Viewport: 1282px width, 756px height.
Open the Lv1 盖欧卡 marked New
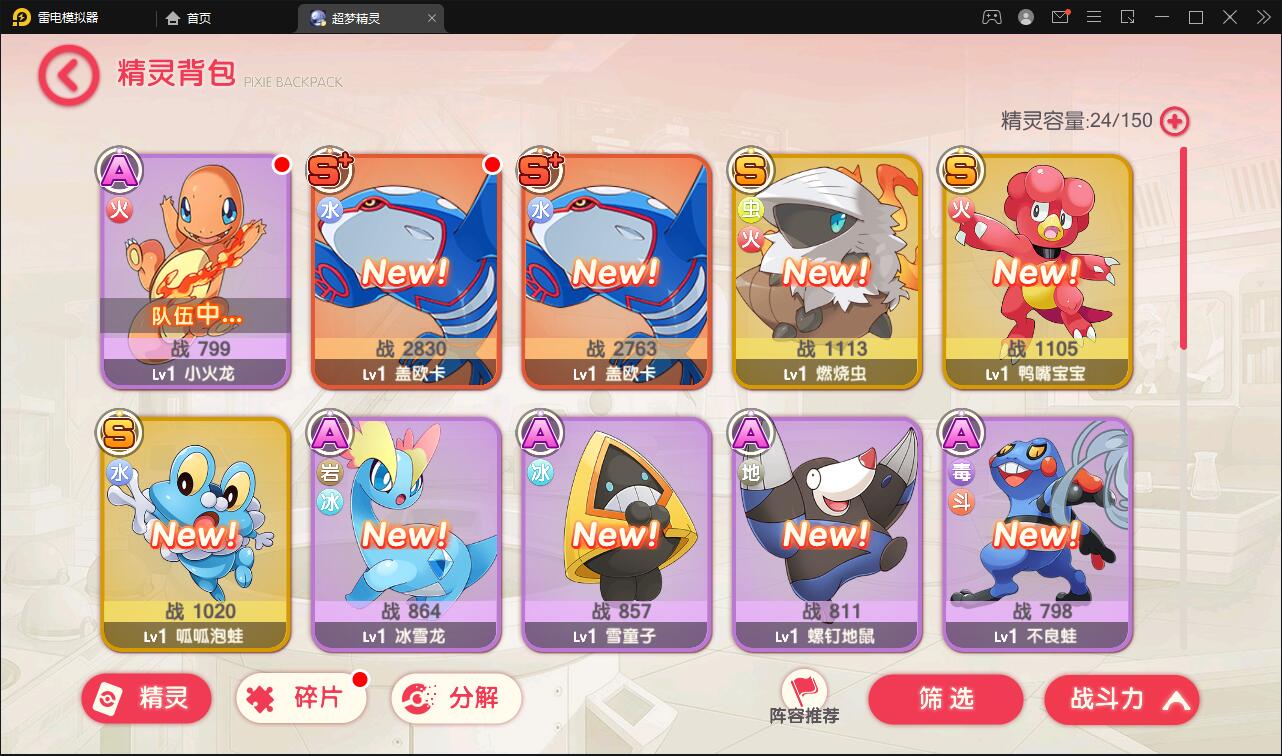click(x=405, y=270)
